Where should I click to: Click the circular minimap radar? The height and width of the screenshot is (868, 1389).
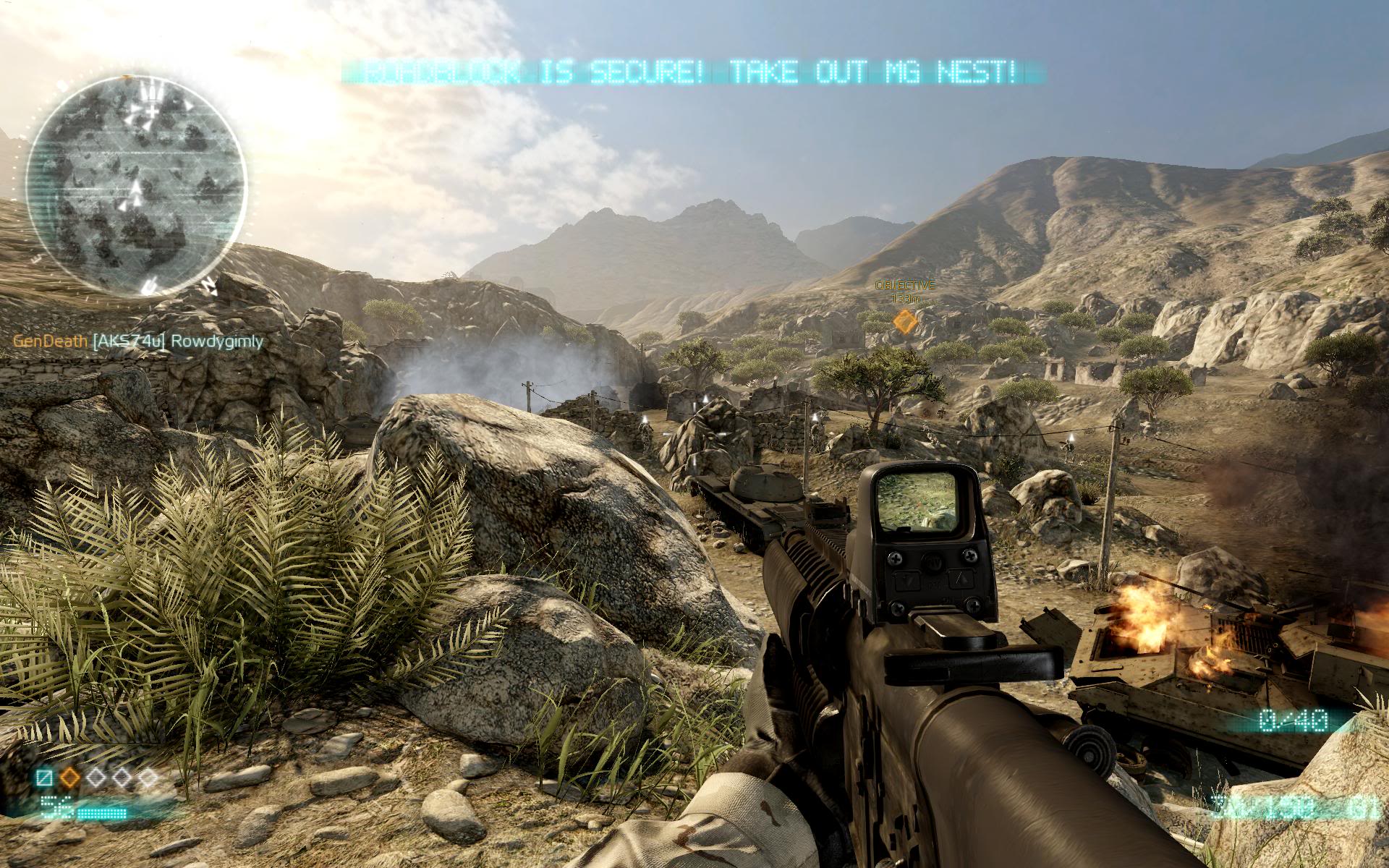point(137,185)
